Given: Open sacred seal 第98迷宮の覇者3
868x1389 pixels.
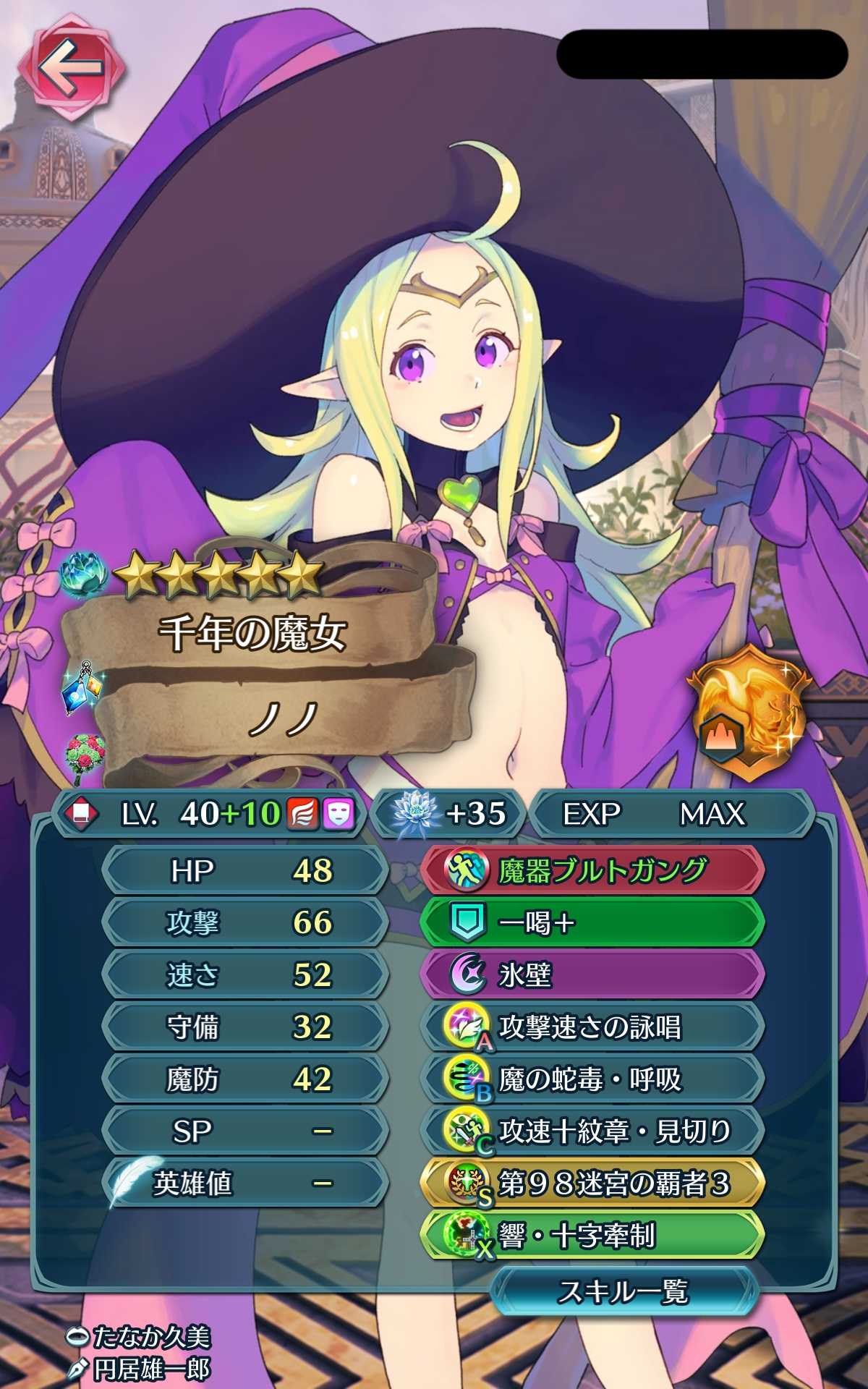Looking at the screenshot, I should [592, 1184].
